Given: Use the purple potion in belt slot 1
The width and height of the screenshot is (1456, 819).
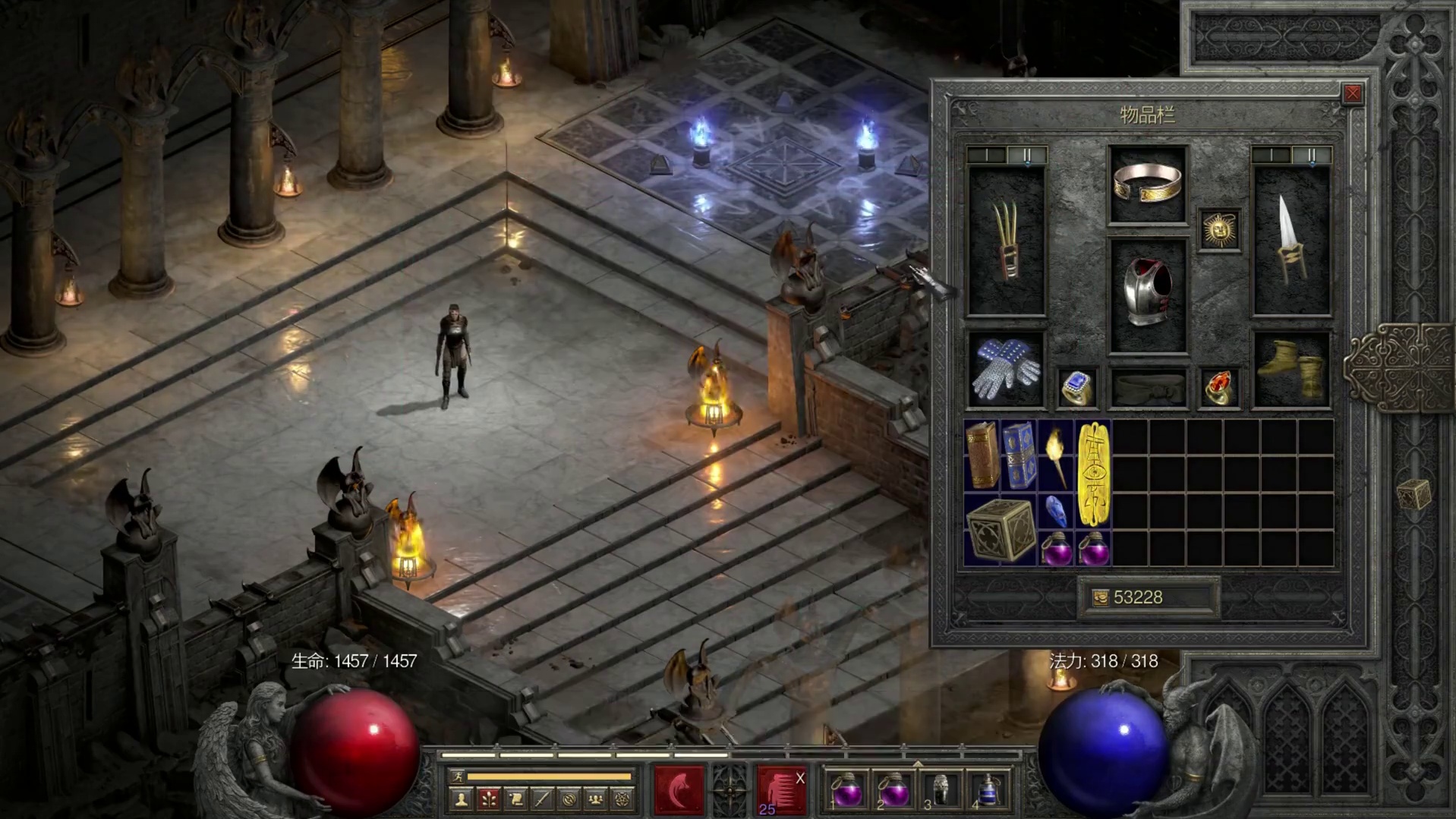Looking at the screenshot, I should (x=846, y=791).
